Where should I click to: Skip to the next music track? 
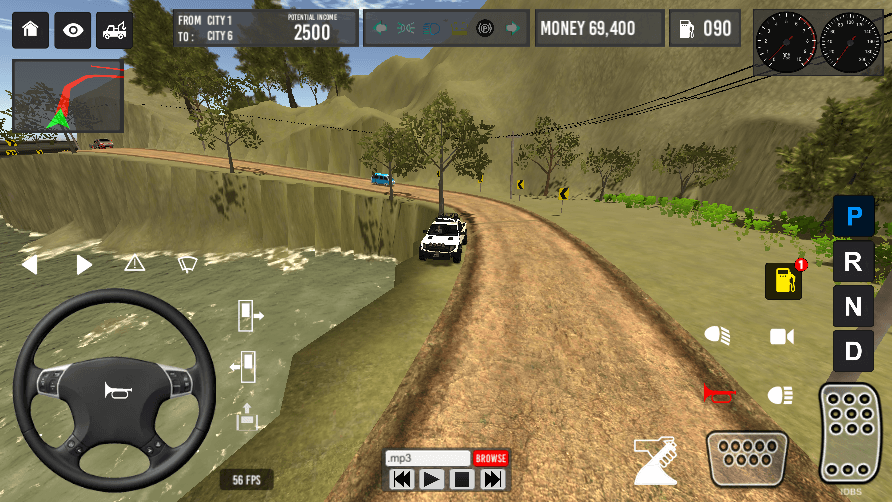[x=492, y=480]
